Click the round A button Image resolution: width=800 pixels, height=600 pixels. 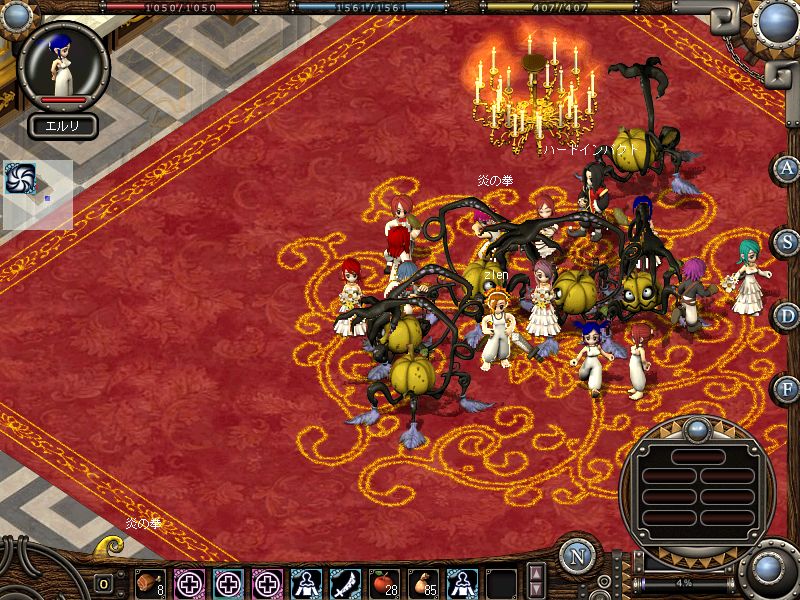point(786,169)
